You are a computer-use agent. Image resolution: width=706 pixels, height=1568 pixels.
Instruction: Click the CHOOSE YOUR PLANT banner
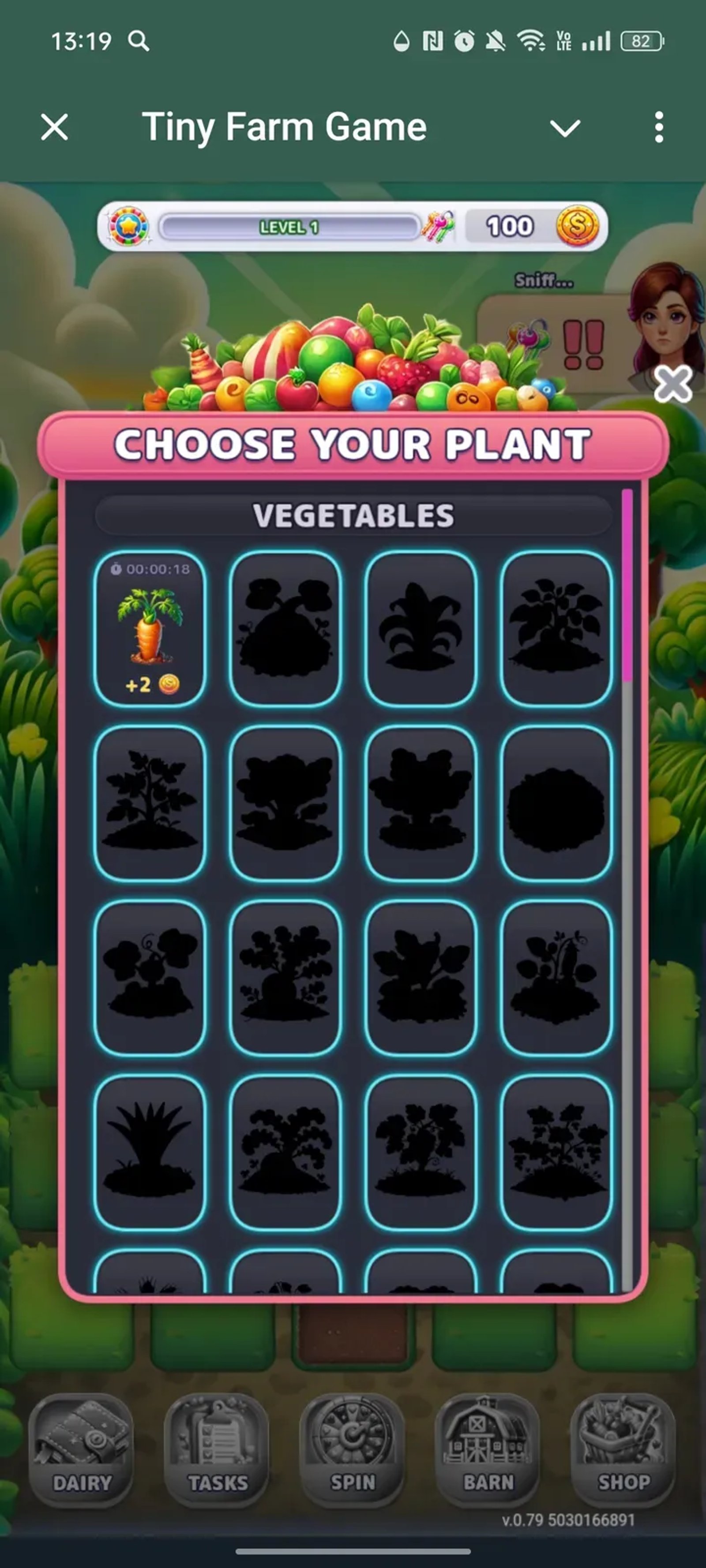(x=353, y=444)
